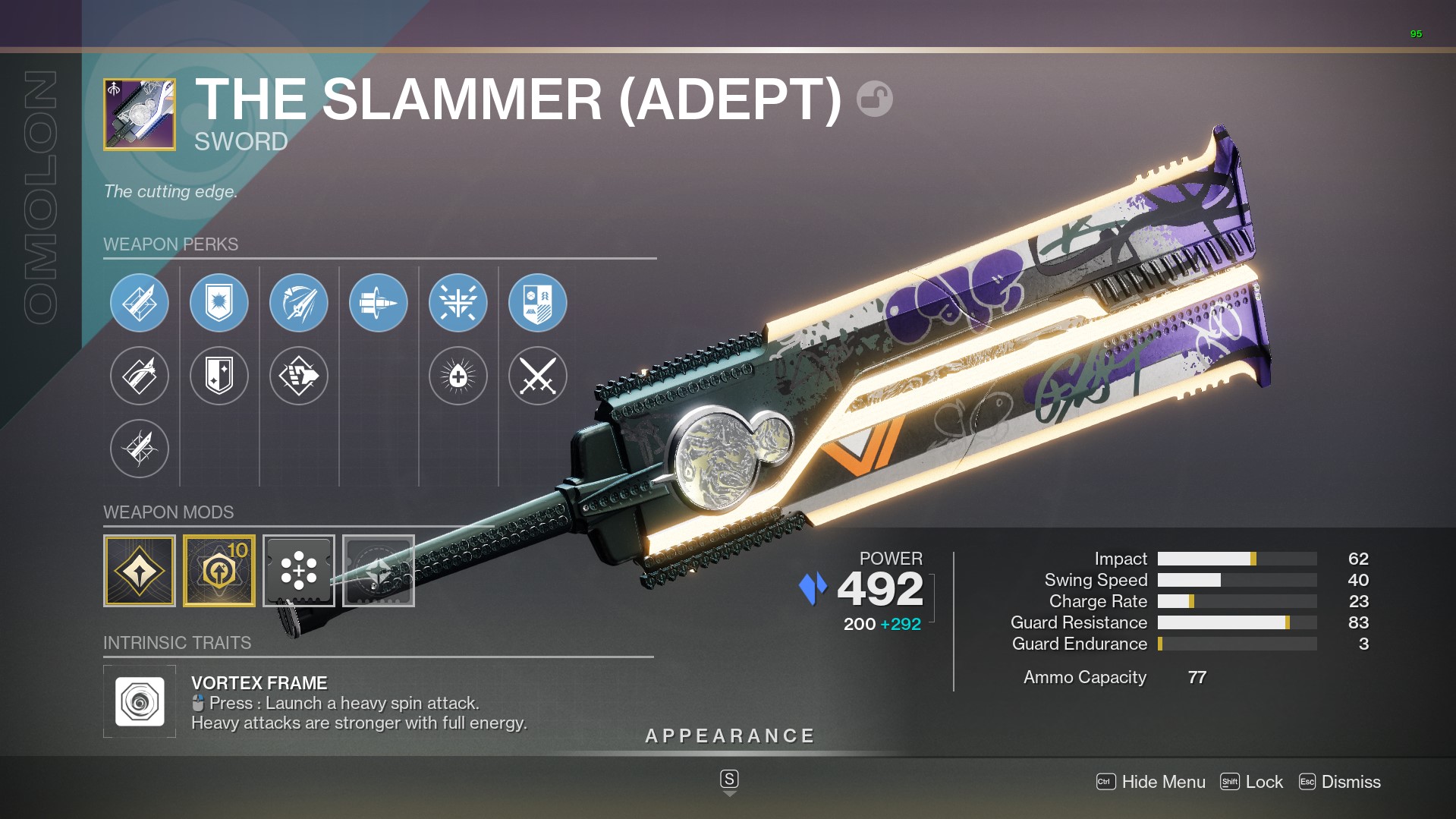Image resolution: width=1456 pixels, height=819 pixels.
Task: Click Dismiss to close the weapon details
Action: (1340, 782)
